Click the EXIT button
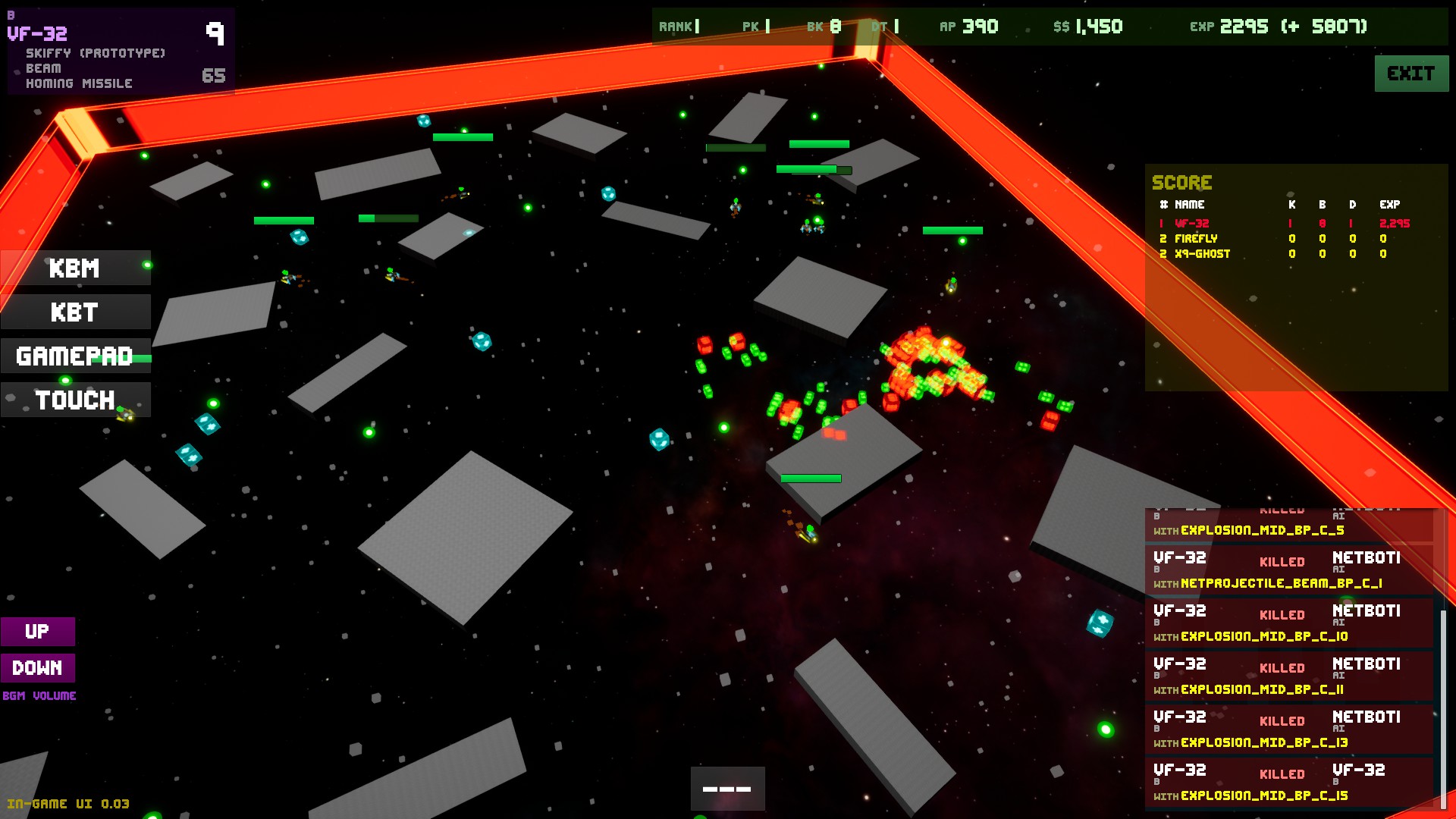 point(1410,74)
